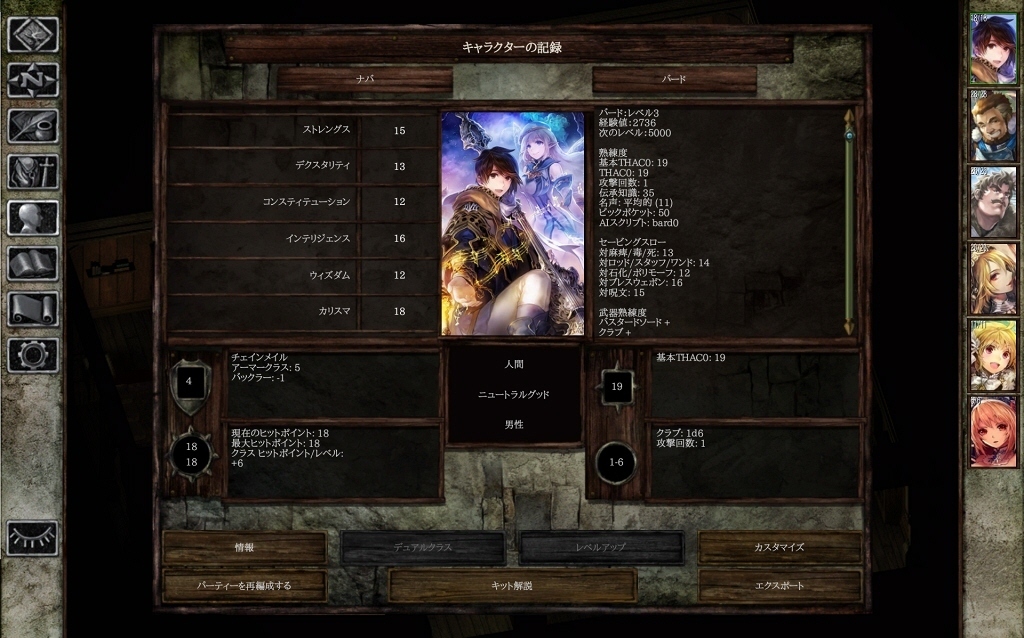Choose the grey-bearded old man portrait
The image size is (1024, 638).
(x=993, y=202)
